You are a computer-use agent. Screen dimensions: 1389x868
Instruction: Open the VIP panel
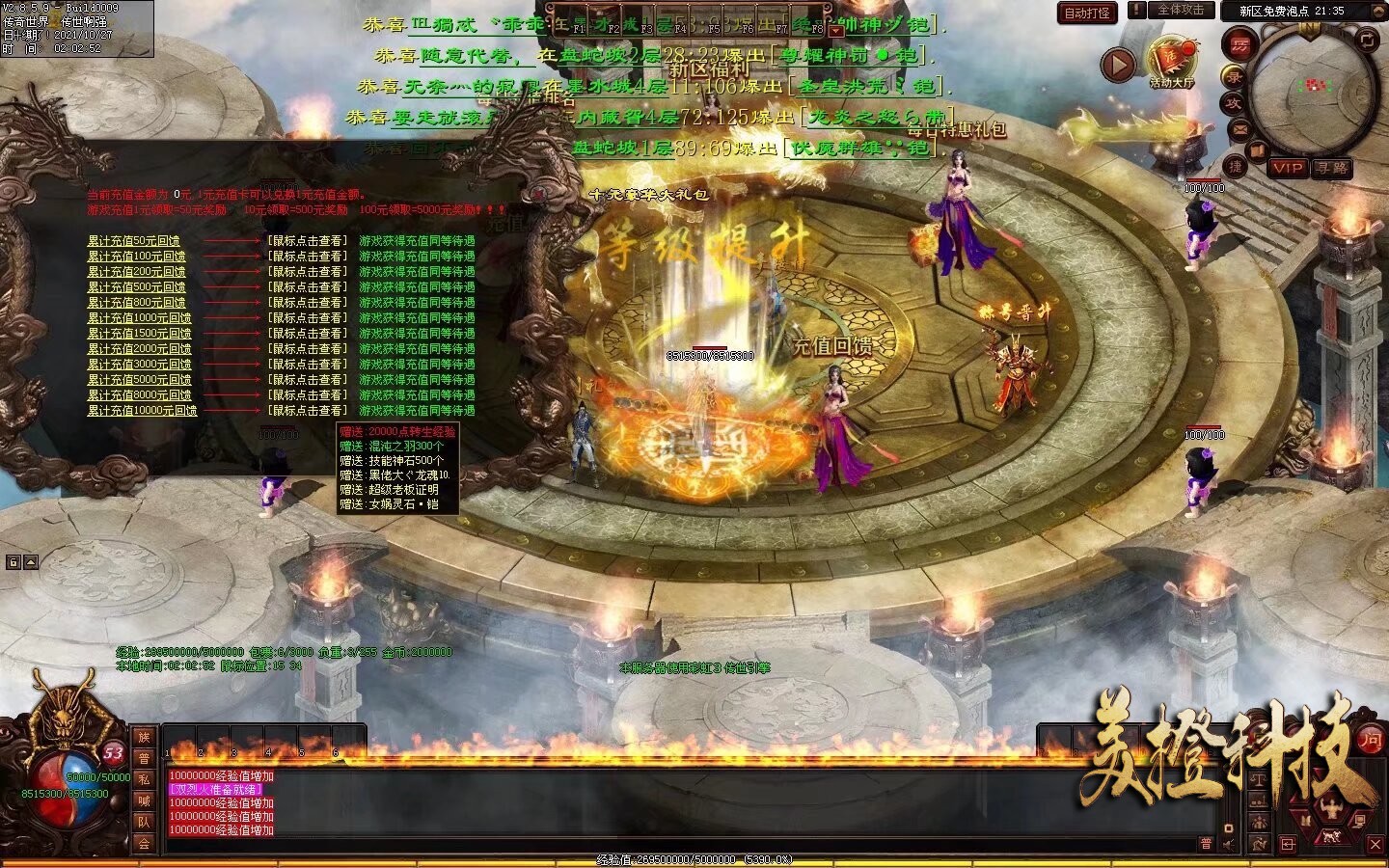pyautogui.click(x=1287, y=168)
